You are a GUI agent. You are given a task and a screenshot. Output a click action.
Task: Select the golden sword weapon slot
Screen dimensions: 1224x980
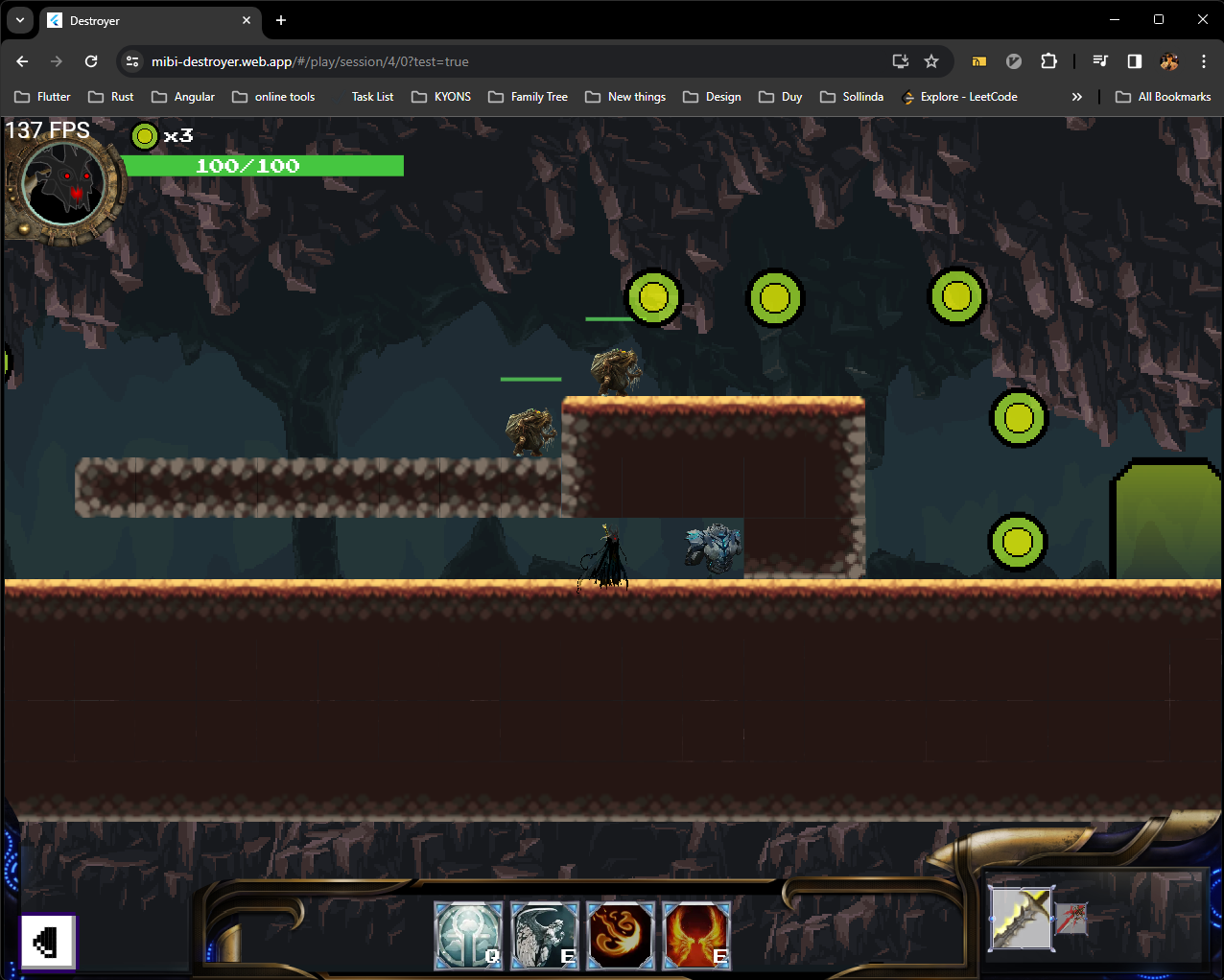pyautogui.click(x=1021, y=918)
